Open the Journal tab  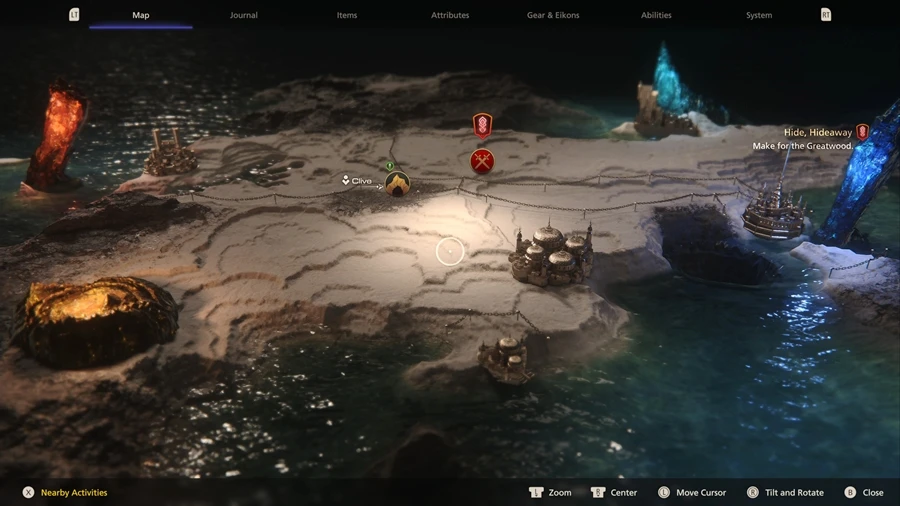tap(244, 15)
